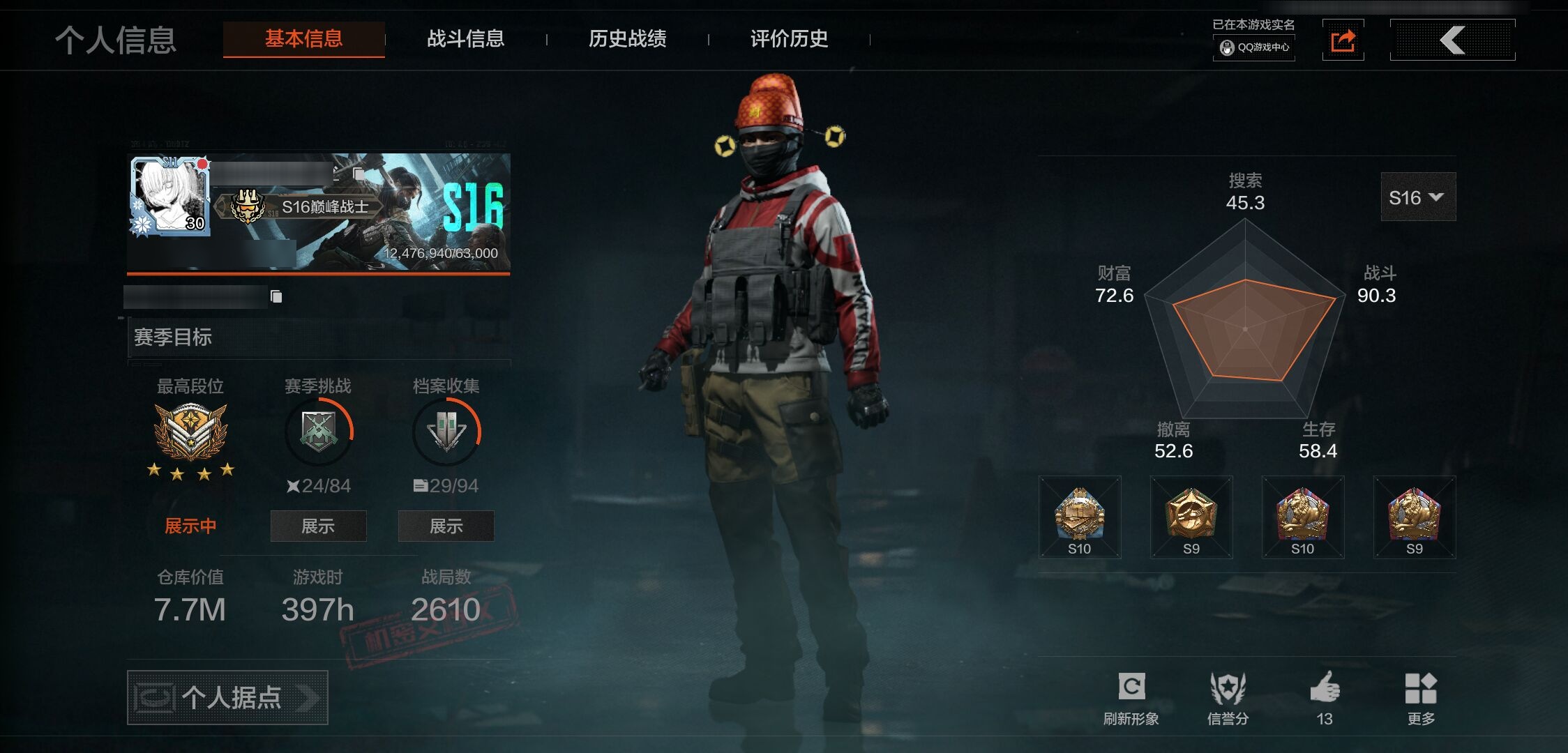The image size is (1568, 753).
Task: Open the 更多 more options
Action: click(x=1421, y=698)
